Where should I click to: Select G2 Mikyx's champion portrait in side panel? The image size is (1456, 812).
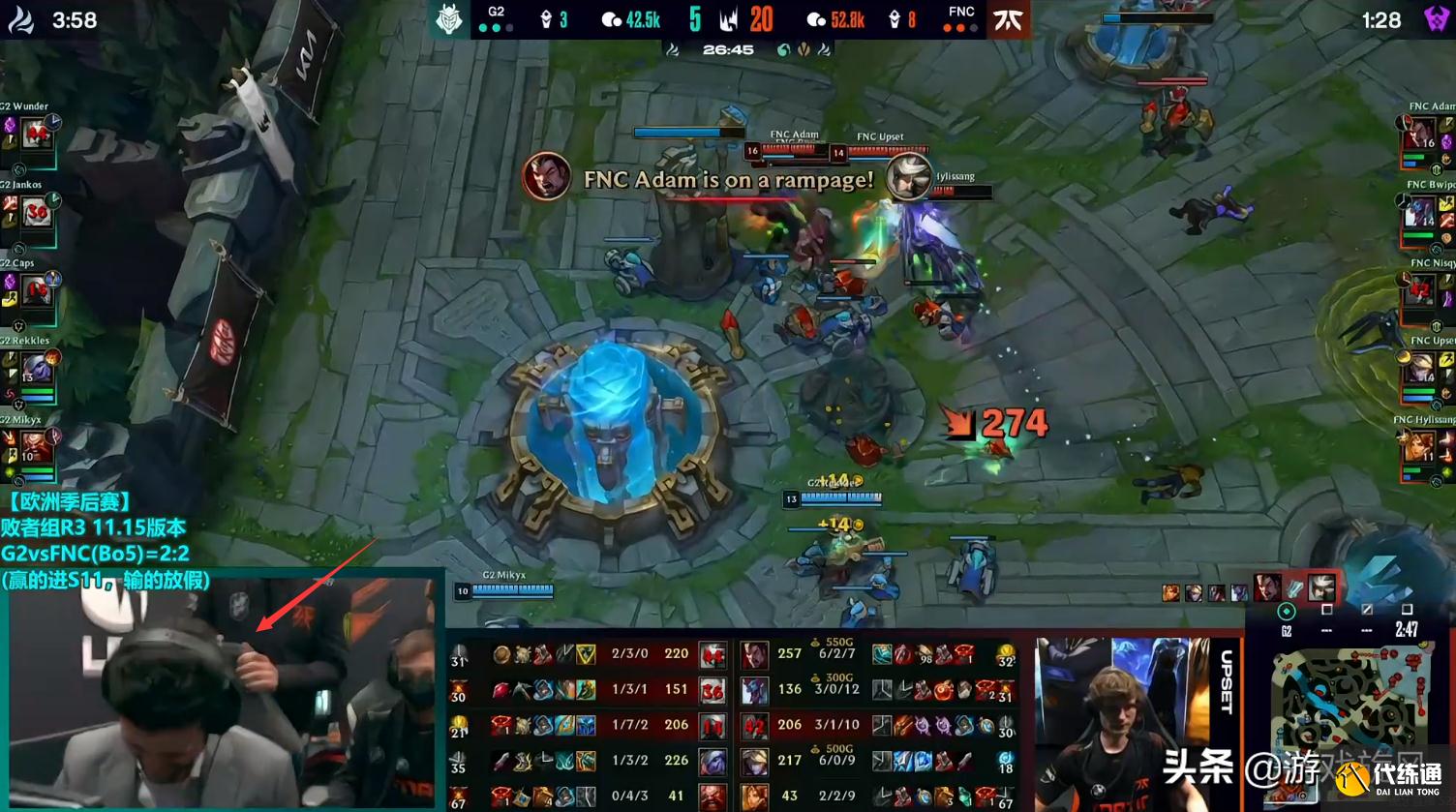click(37, 448)
